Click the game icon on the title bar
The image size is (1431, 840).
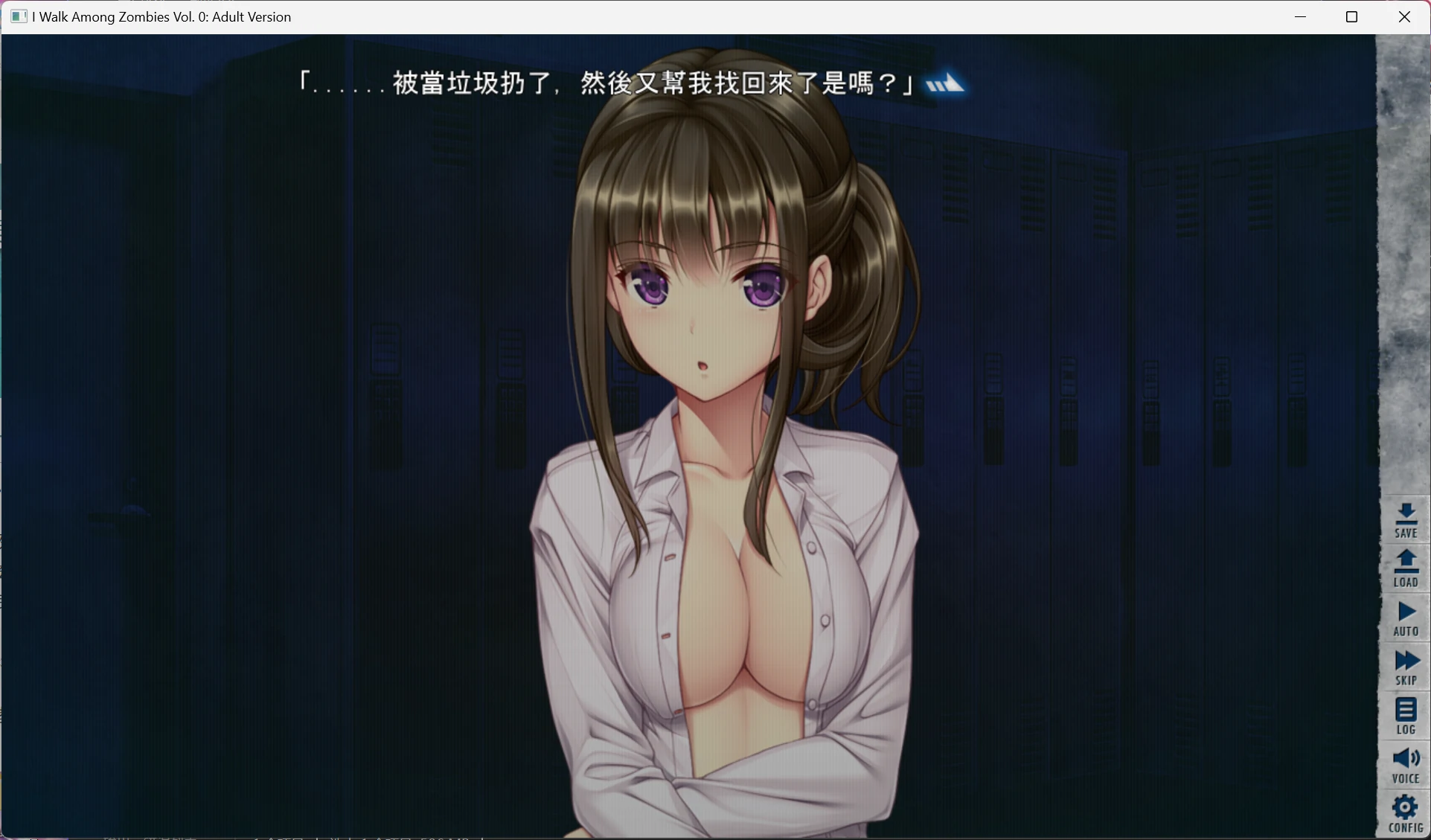[18, 16]
